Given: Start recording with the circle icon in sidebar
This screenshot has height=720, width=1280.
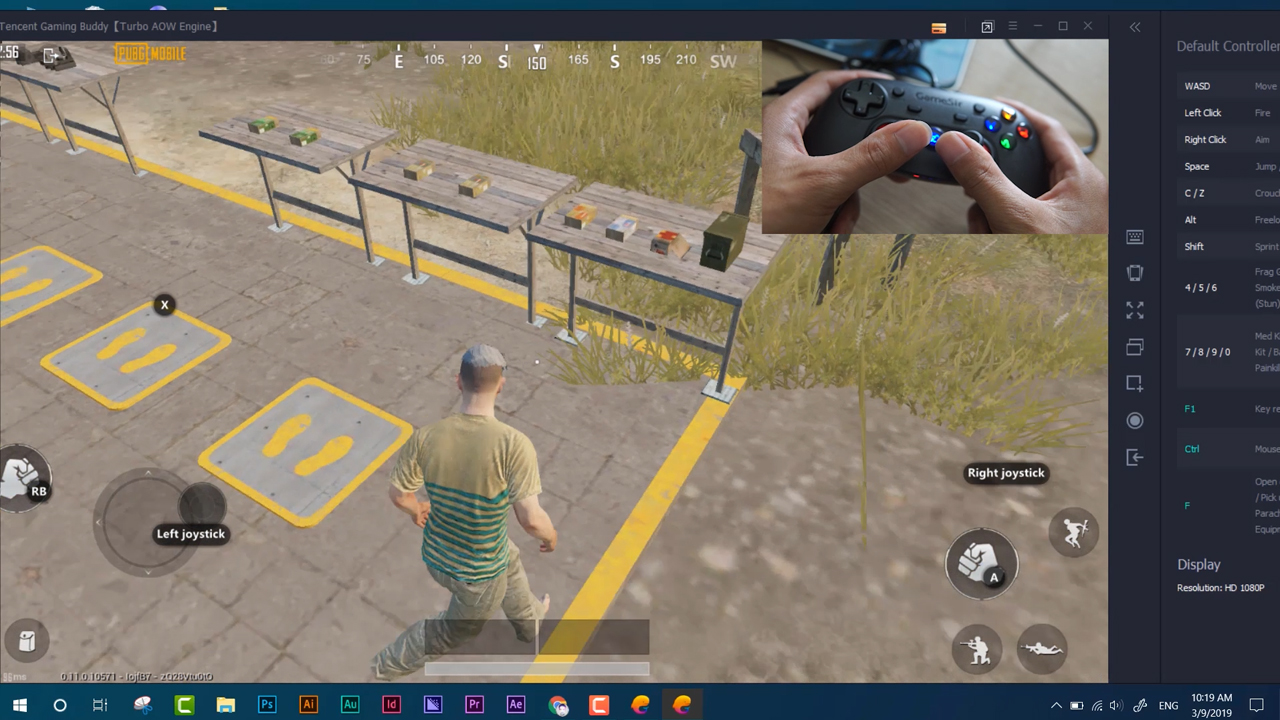Looking at the screenshot, I should [1134, 420].
